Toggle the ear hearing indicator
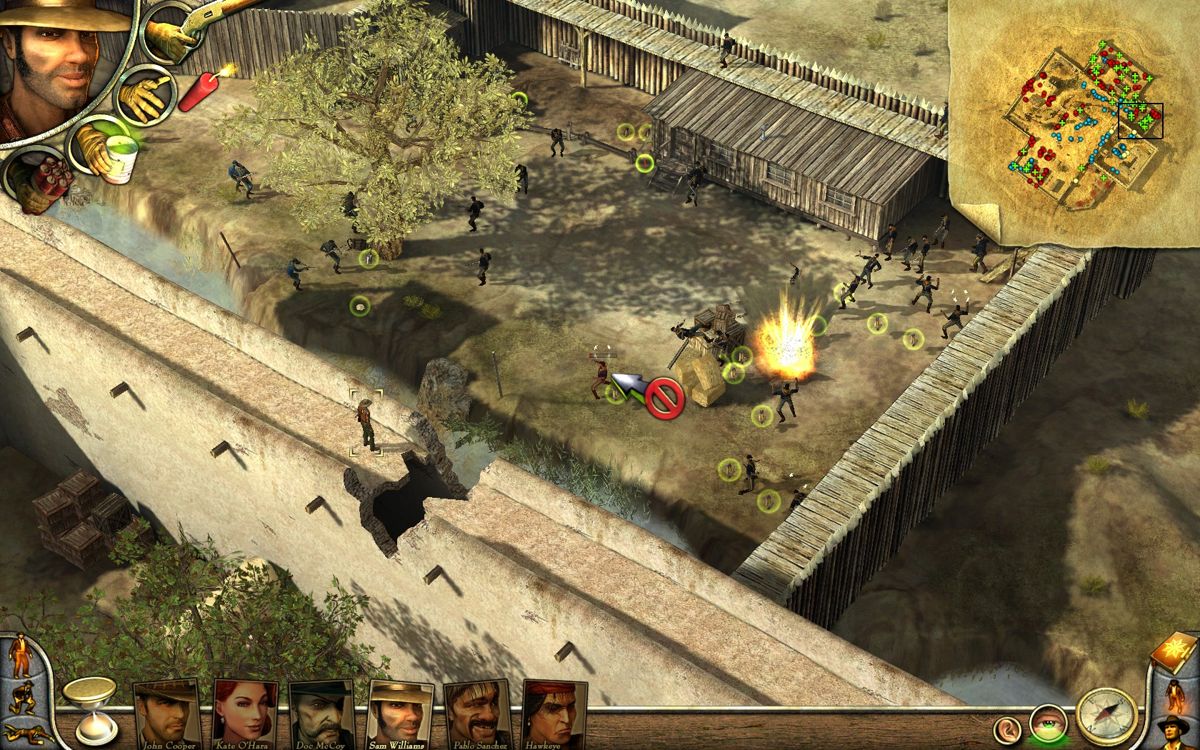This screenshot has height=750, width=1200. [1008, 726]
